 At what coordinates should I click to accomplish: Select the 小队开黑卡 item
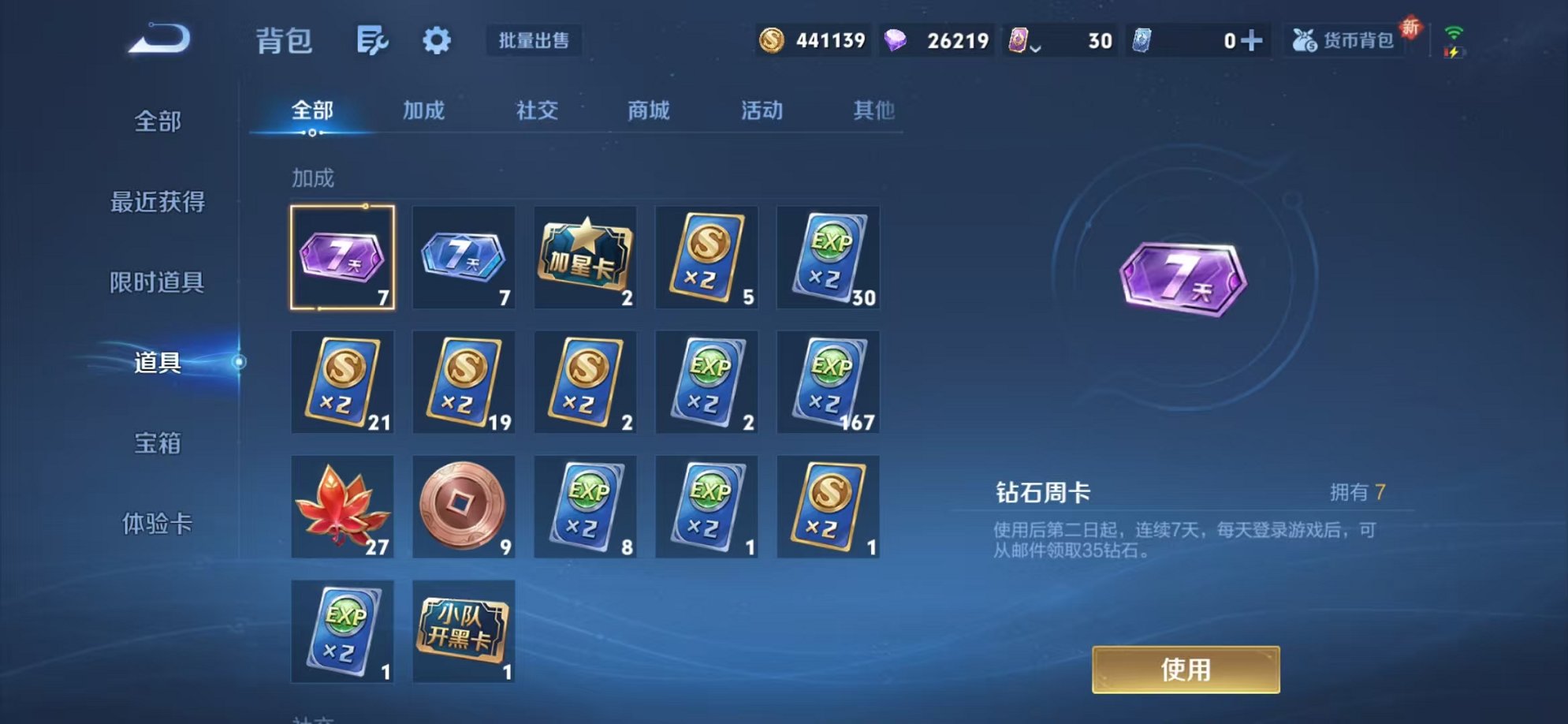coord(464,631)
